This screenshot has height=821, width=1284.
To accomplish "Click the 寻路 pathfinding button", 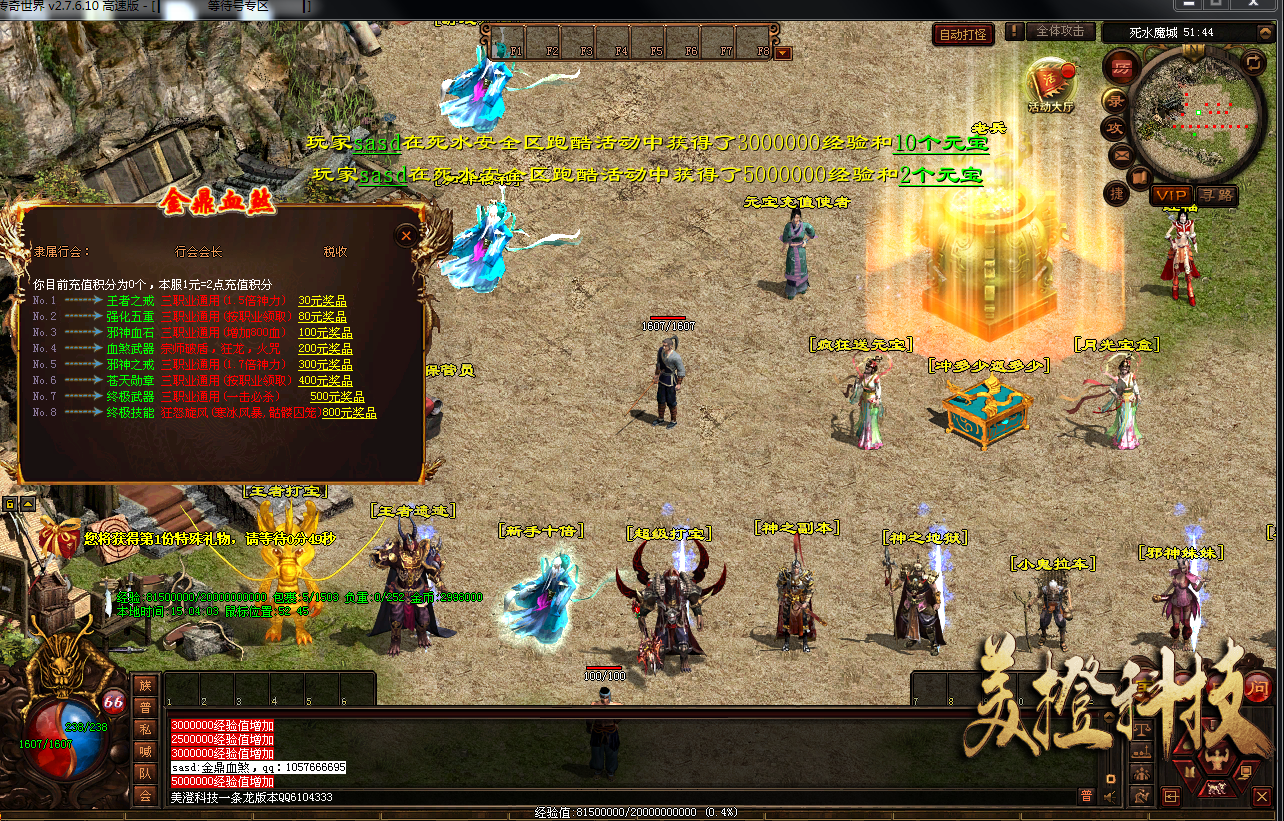I will (1217, 195).
